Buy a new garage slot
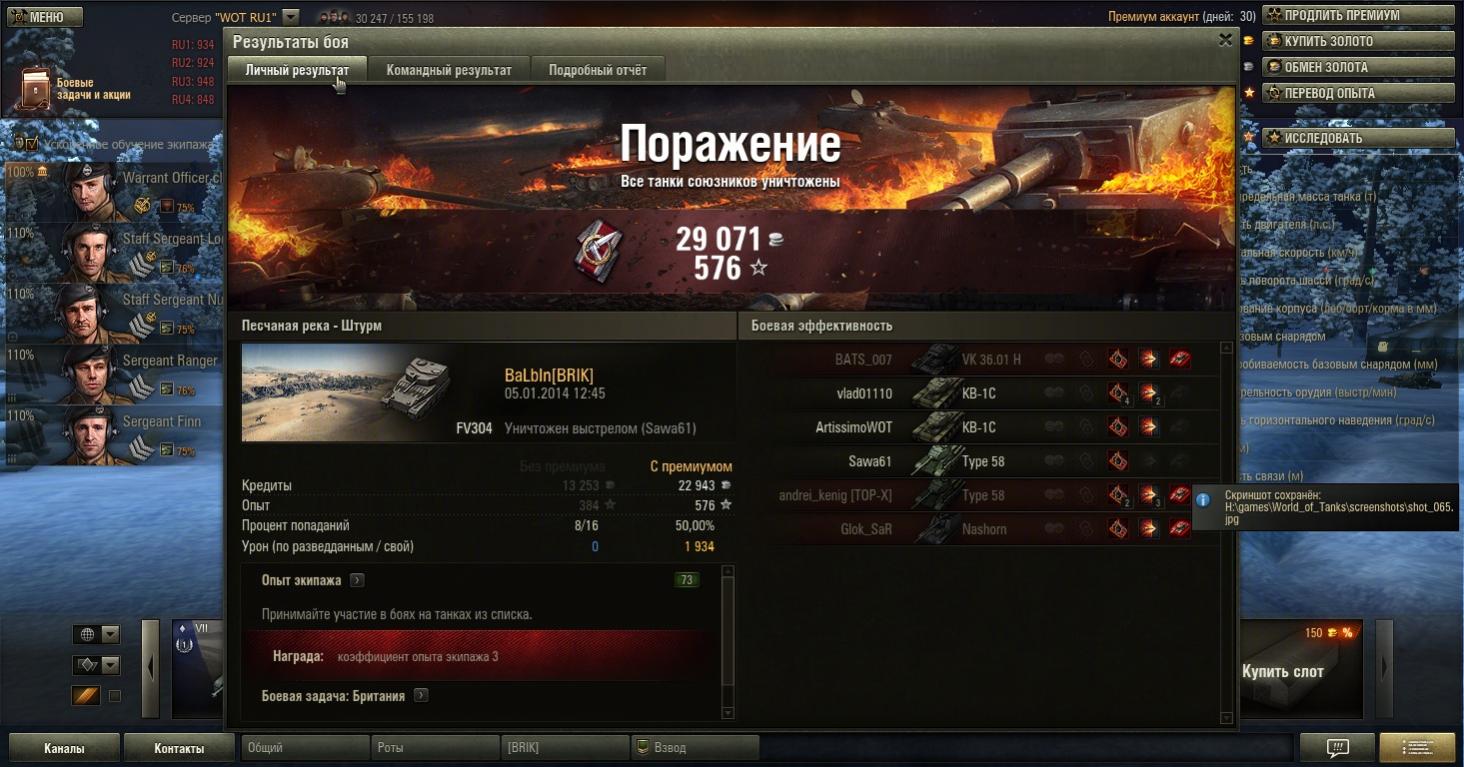Viewport: 1464px width, 767px height. (x=1300, y=670)
